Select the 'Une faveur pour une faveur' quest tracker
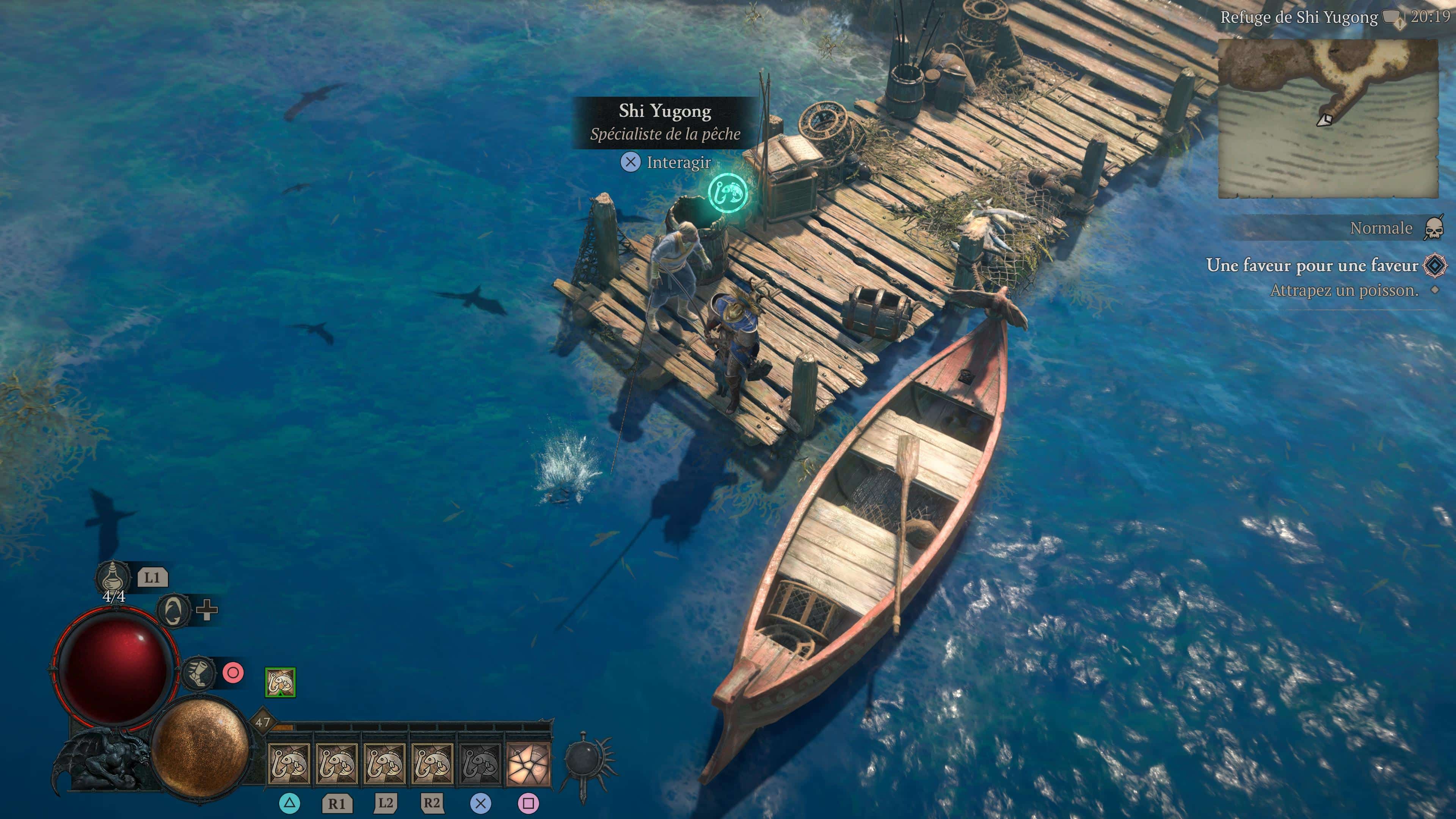The width and height of the screenshot is (1456, 819). tap(1311, 265)
